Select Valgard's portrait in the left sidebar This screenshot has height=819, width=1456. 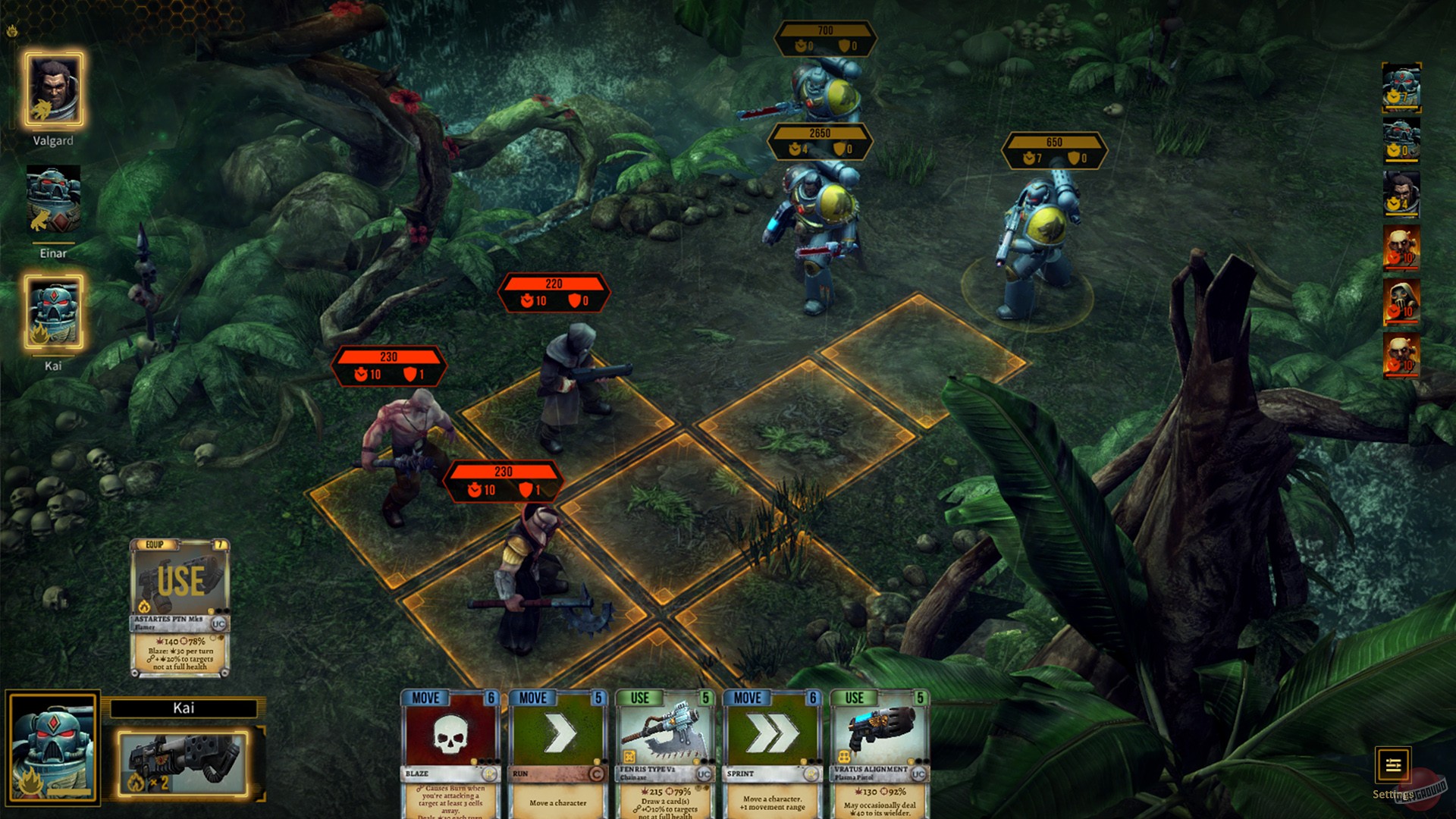tap(53, 91)
